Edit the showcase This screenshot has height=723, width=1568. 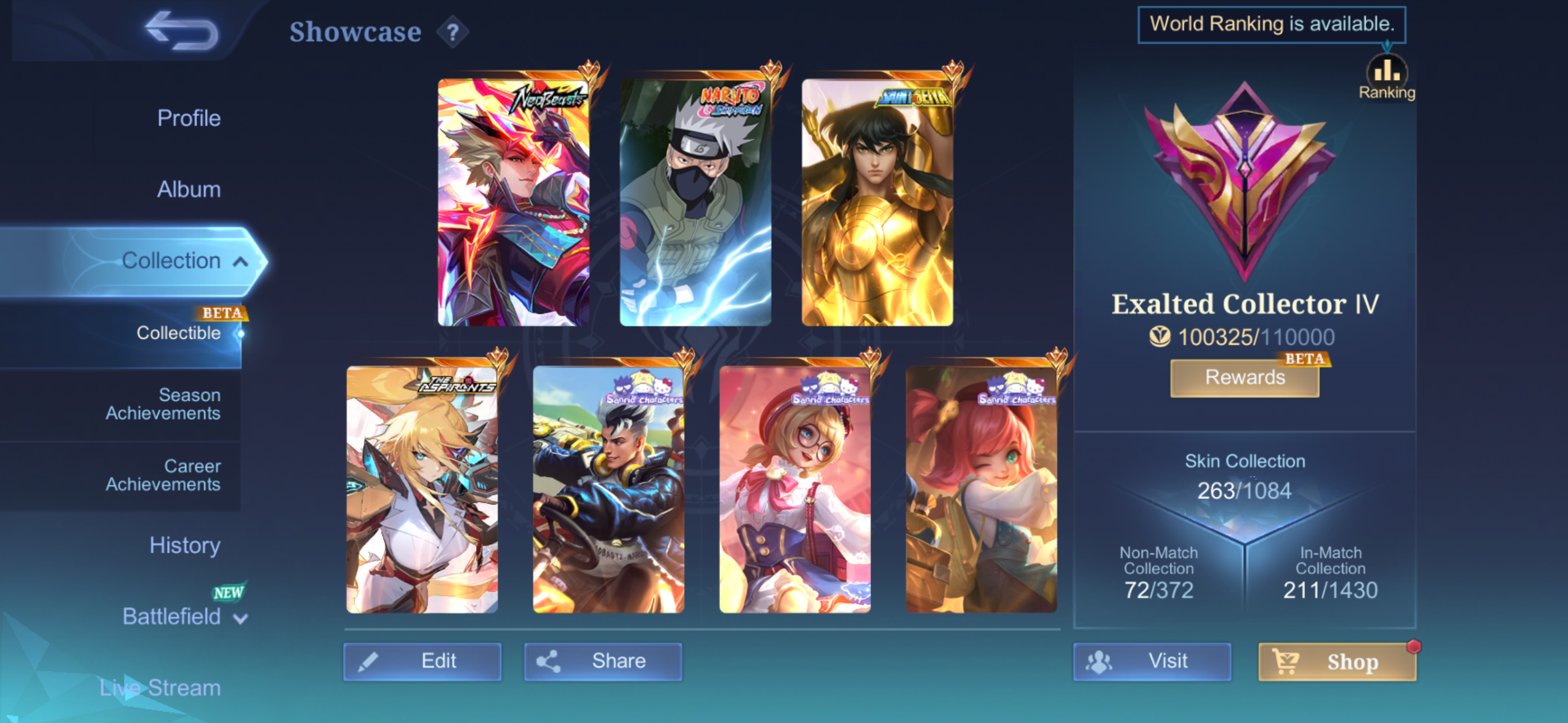point(422,661)
